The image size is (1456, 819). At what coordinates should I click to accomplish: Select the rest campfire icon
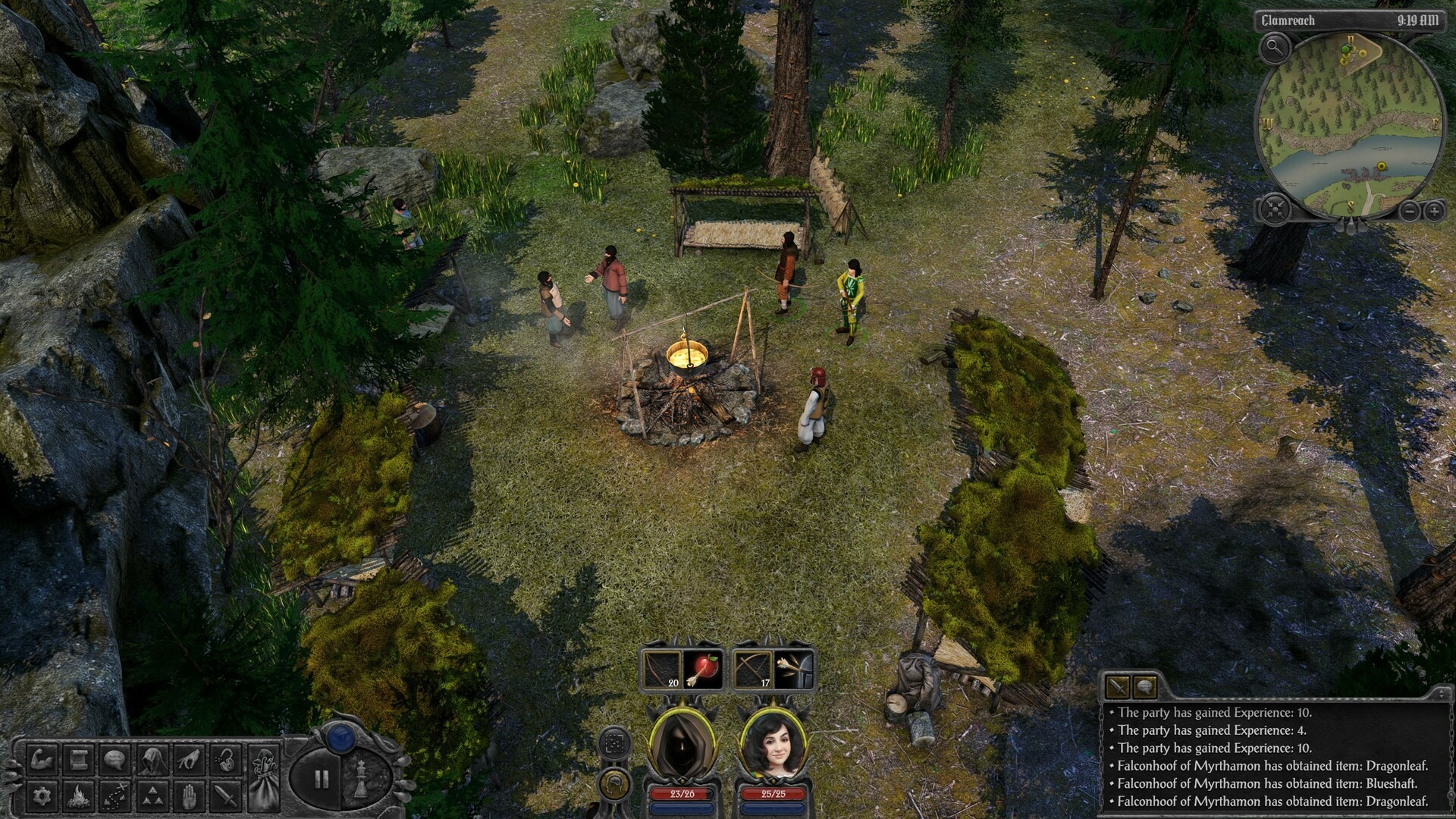79,797
